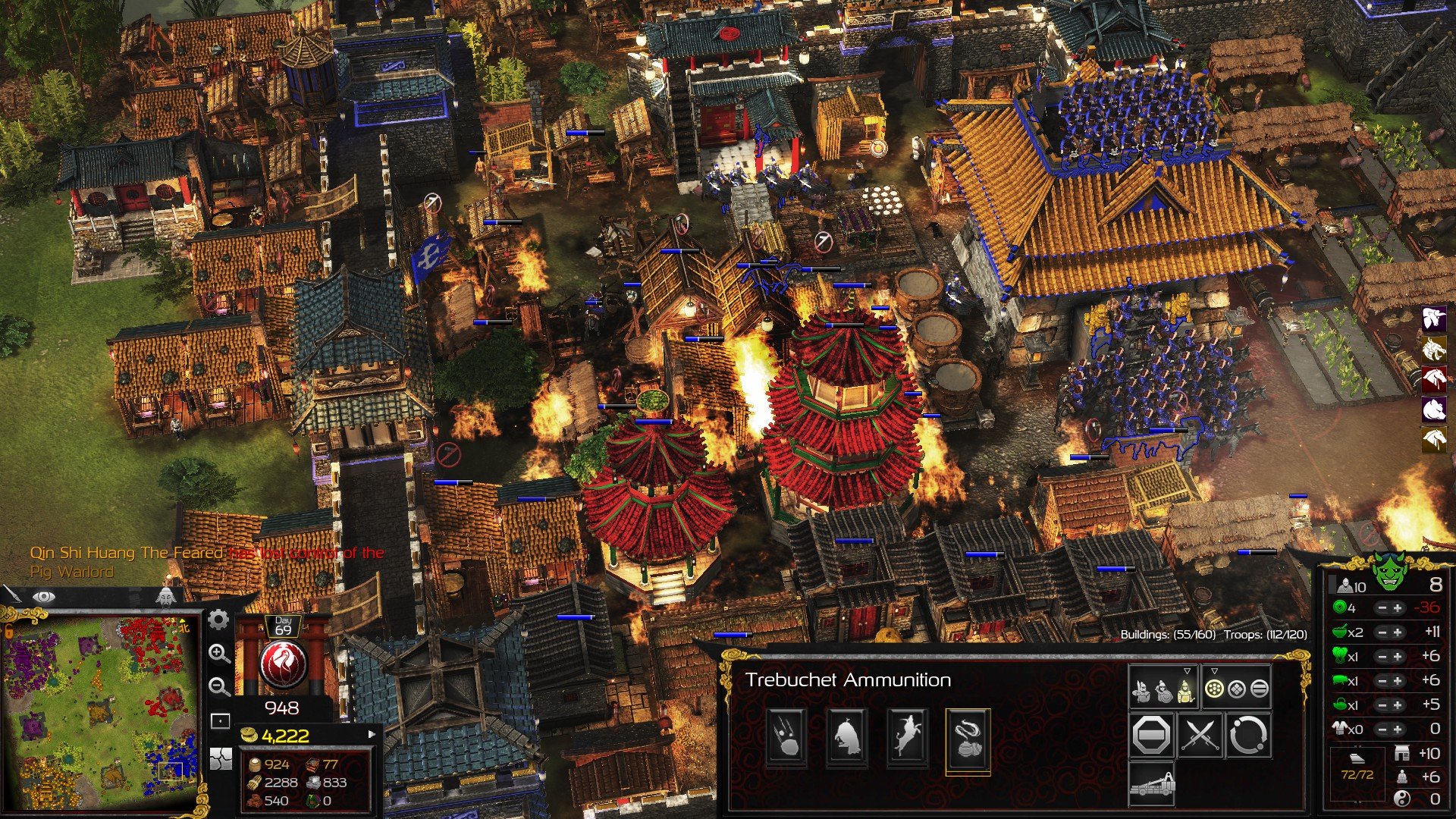Open the gear settings button

tap(218, 620)
